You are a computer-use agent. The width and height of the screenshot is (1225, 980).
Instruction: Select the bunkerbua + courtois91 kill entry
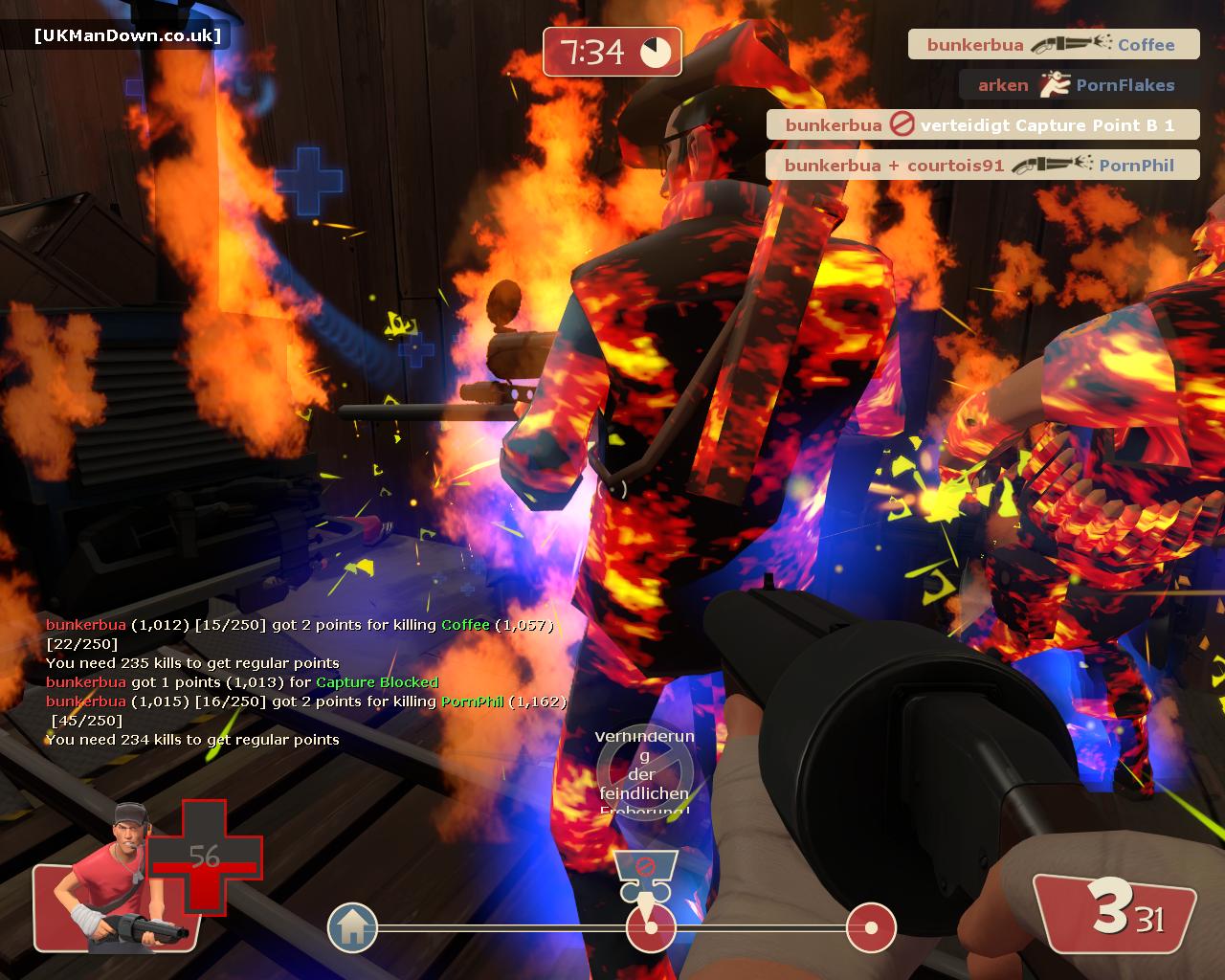pyautogui.click(x=982, y=166)
